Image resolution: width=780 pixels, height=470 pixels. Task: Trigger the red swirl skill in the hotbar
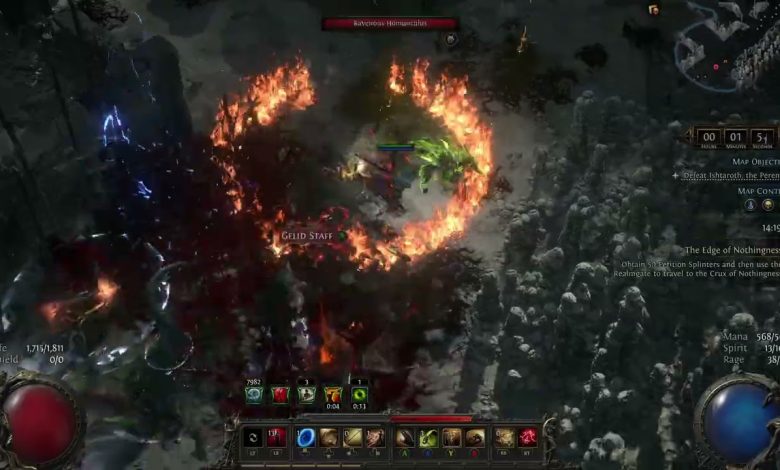tap(528, 437)
